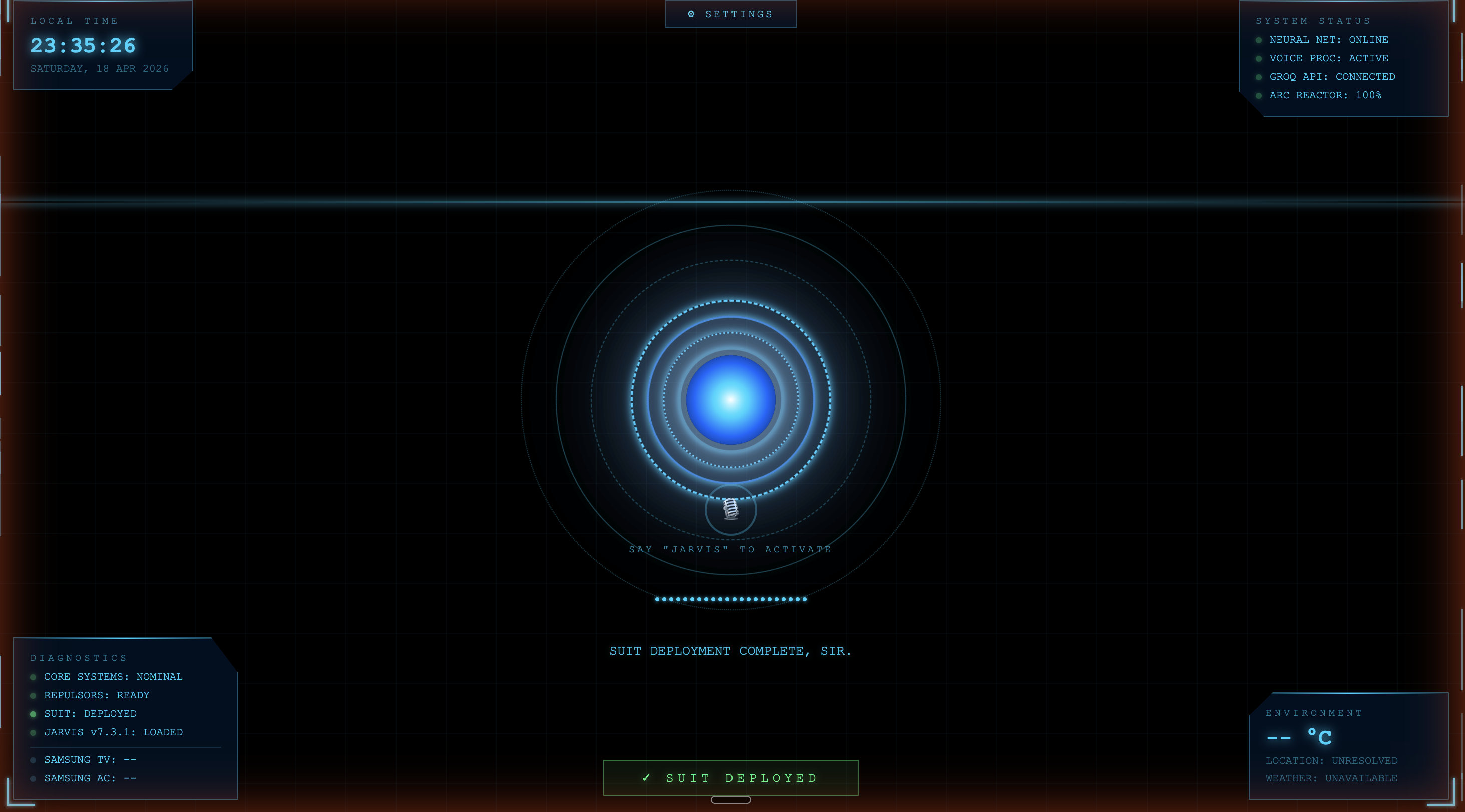Toggle the SUIT: DEPLOYED diagnostics indicator
The image size is (1465, 812).
(33, 714)
